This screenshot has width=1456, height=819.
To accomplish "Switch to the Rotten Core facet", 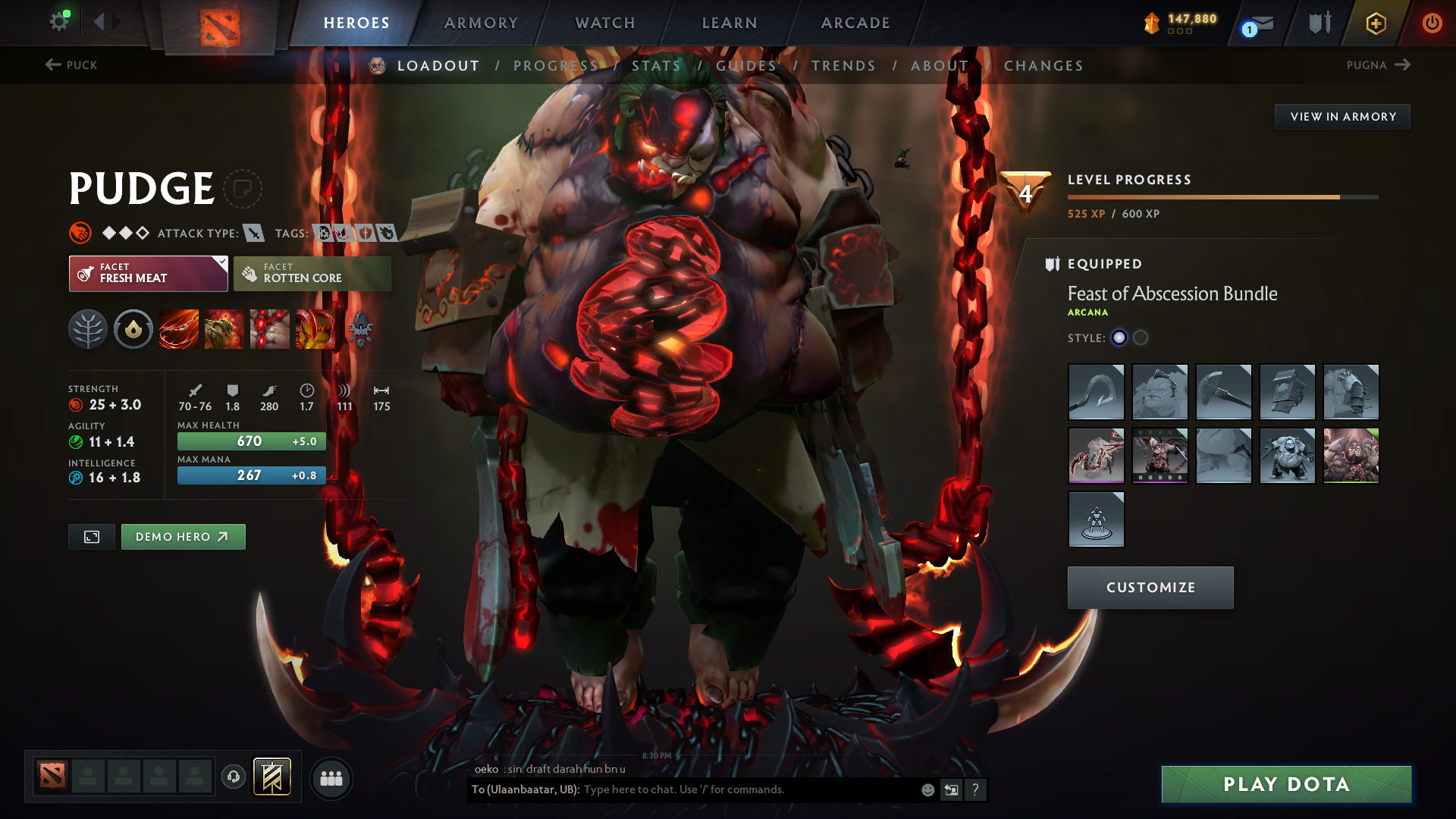I will [312, 273].
